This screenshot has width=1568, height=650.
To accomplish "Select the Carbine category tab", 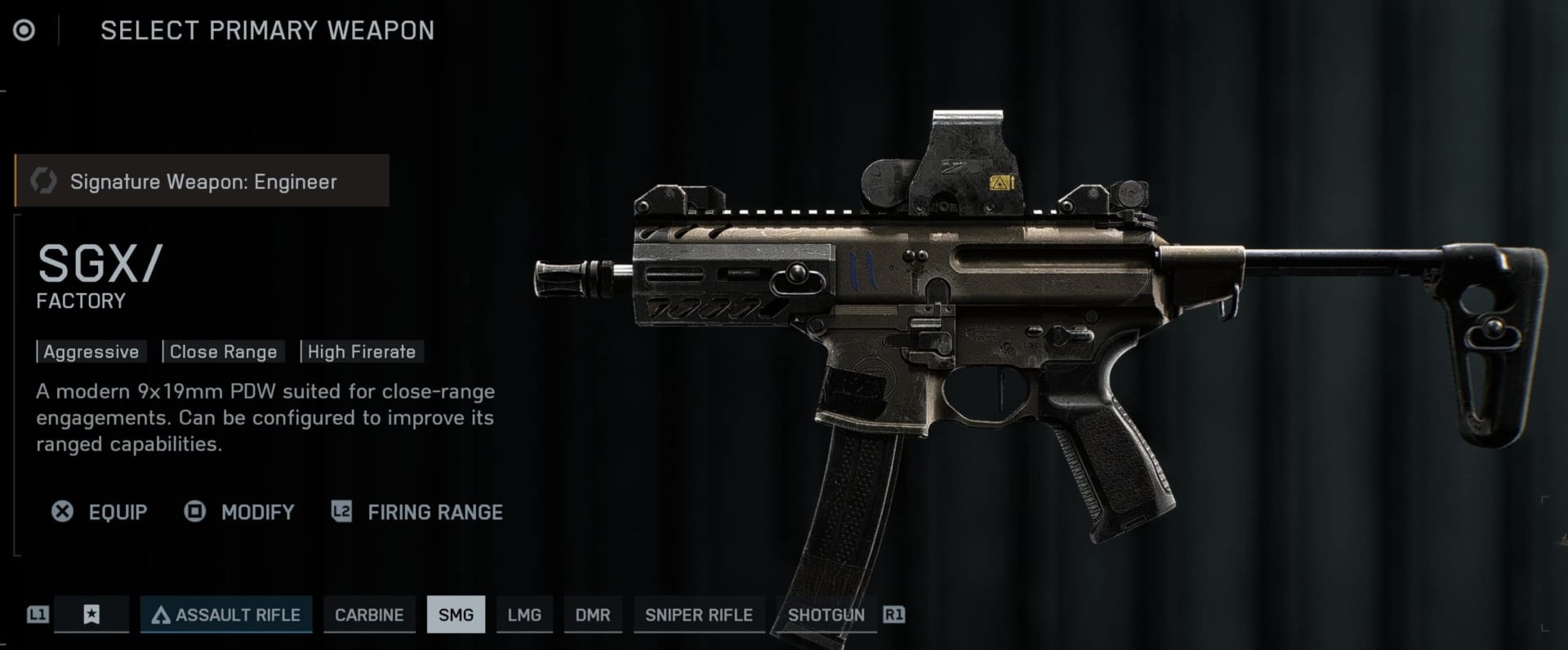I will click(368, 615).
